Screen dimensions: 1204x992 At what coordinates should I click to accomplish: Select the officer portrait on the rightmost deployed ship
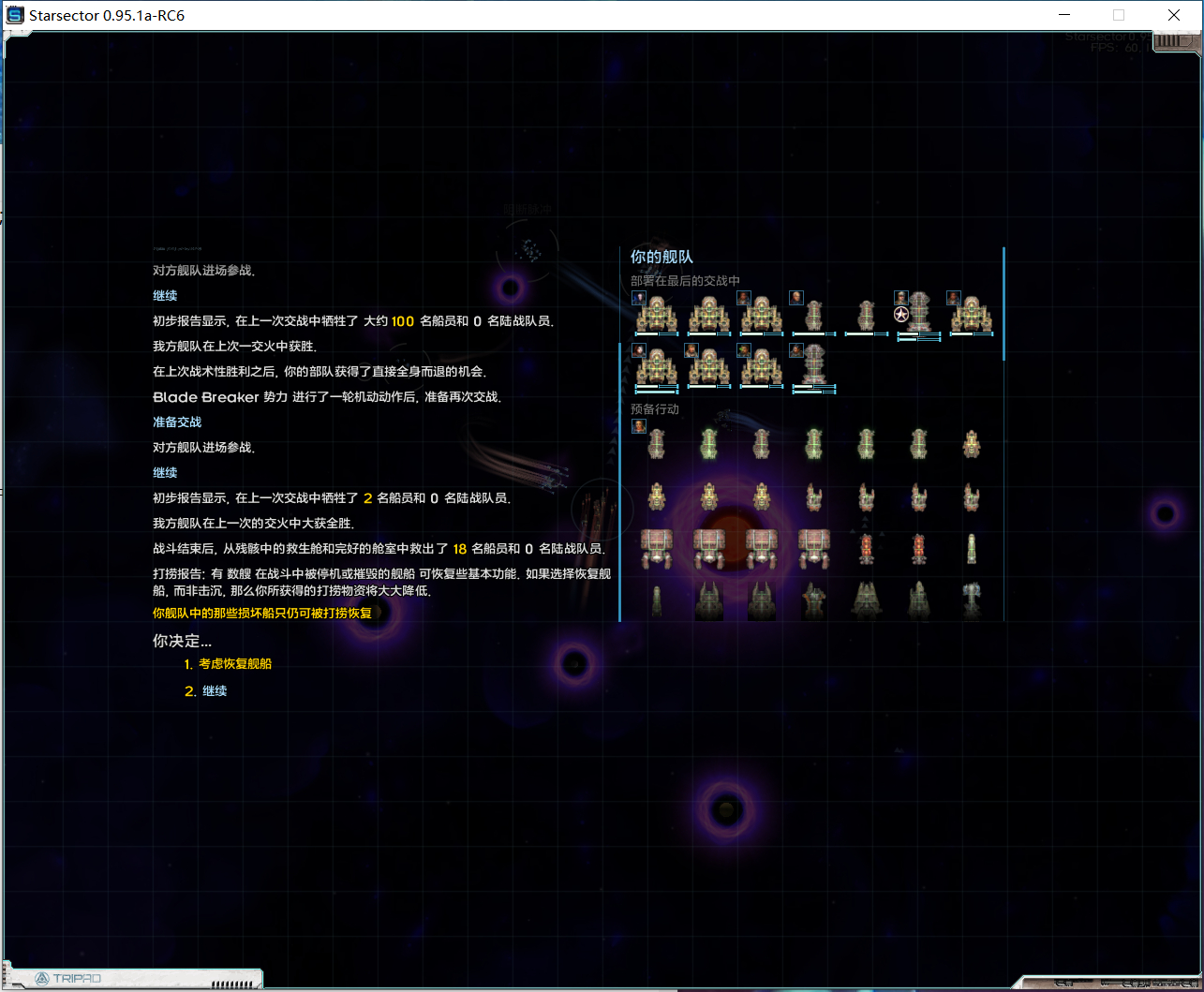pyautogui.click(x=953, y=298)
